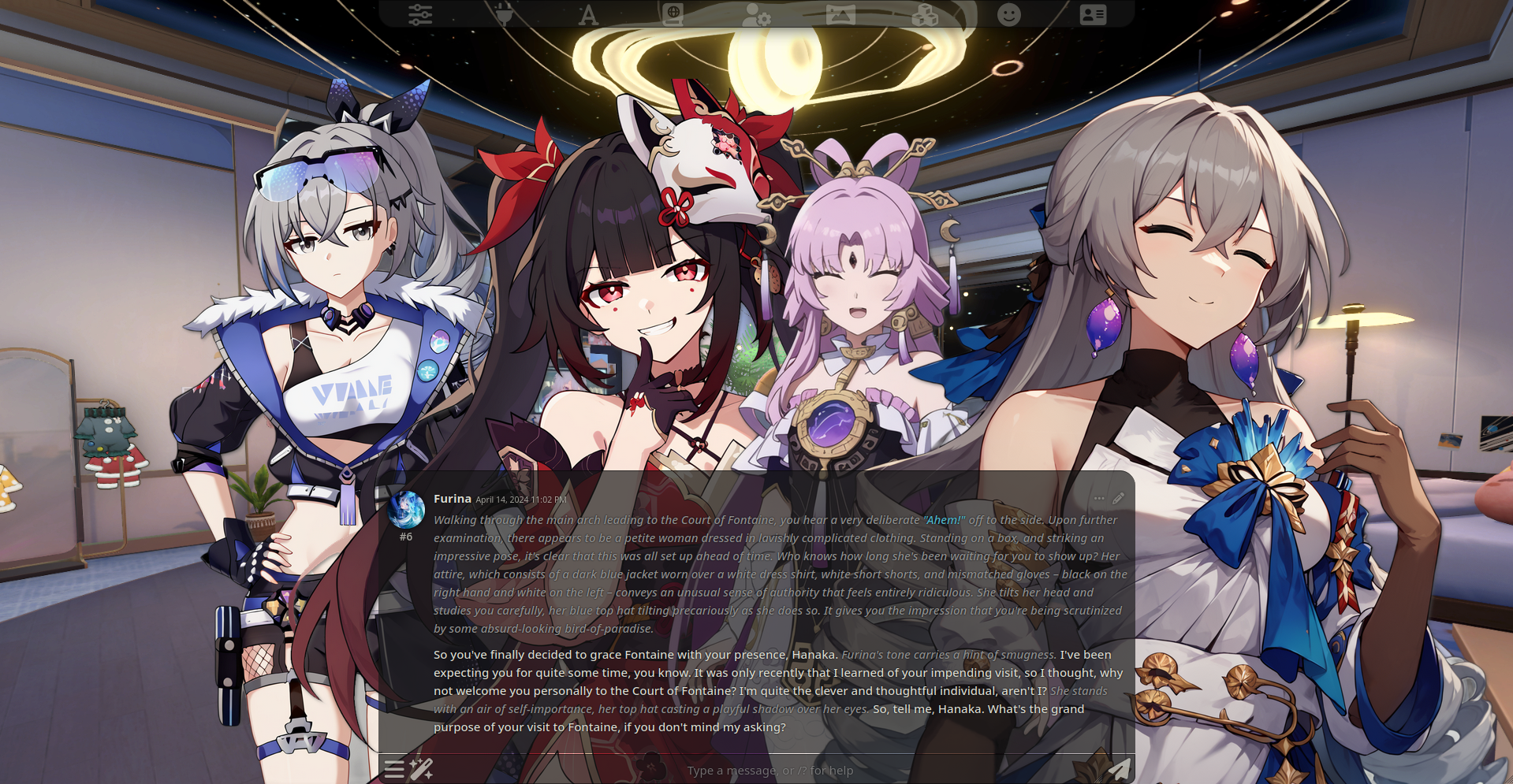Viewport: 1513px width, 784px height.
Task: Click the April 14 message timestamp
Action: coord(520,500)
